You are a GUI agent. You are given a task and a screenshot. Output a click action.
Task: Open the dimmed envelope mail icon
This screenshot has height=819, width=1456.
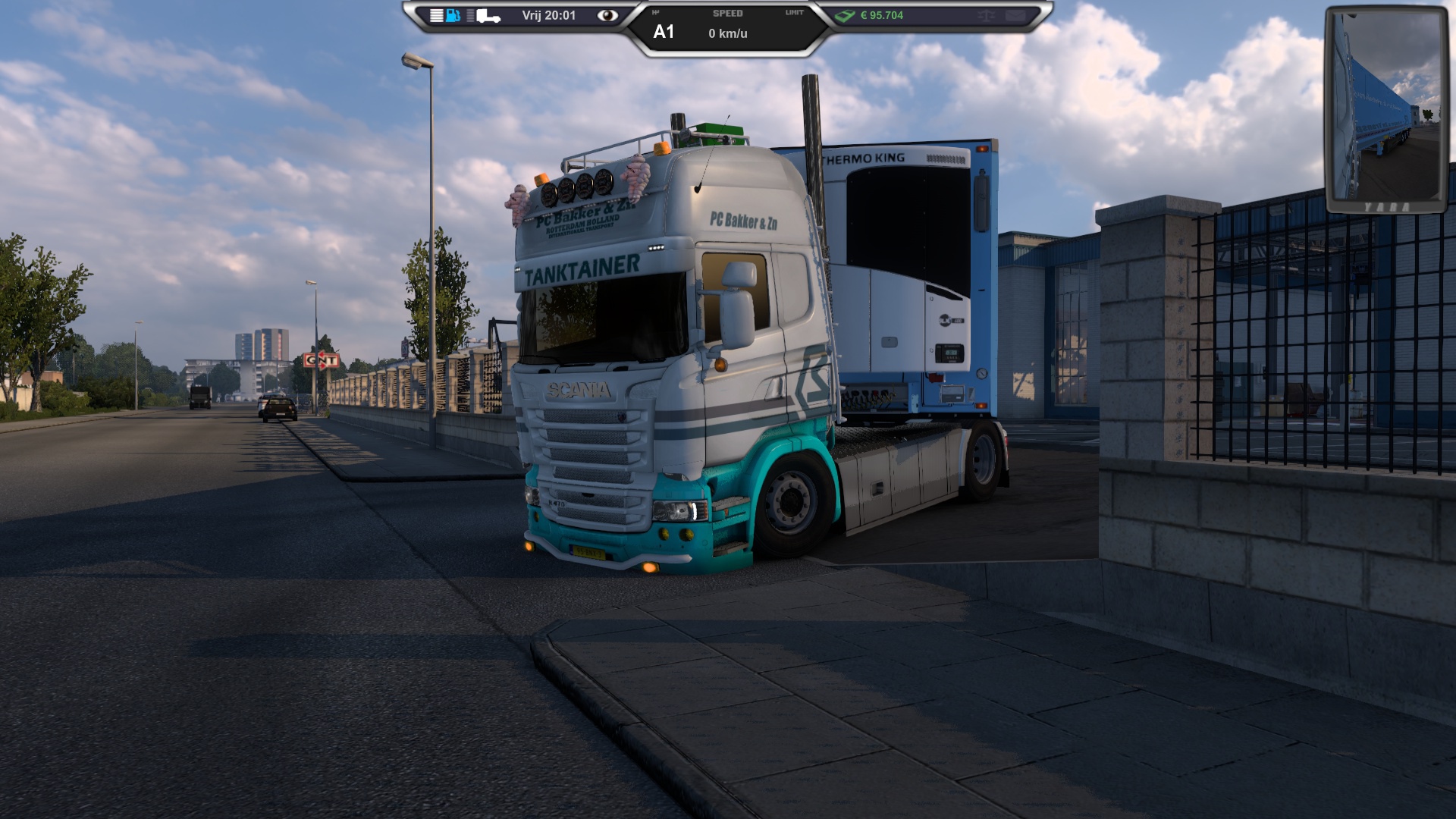click(1015, 15)
